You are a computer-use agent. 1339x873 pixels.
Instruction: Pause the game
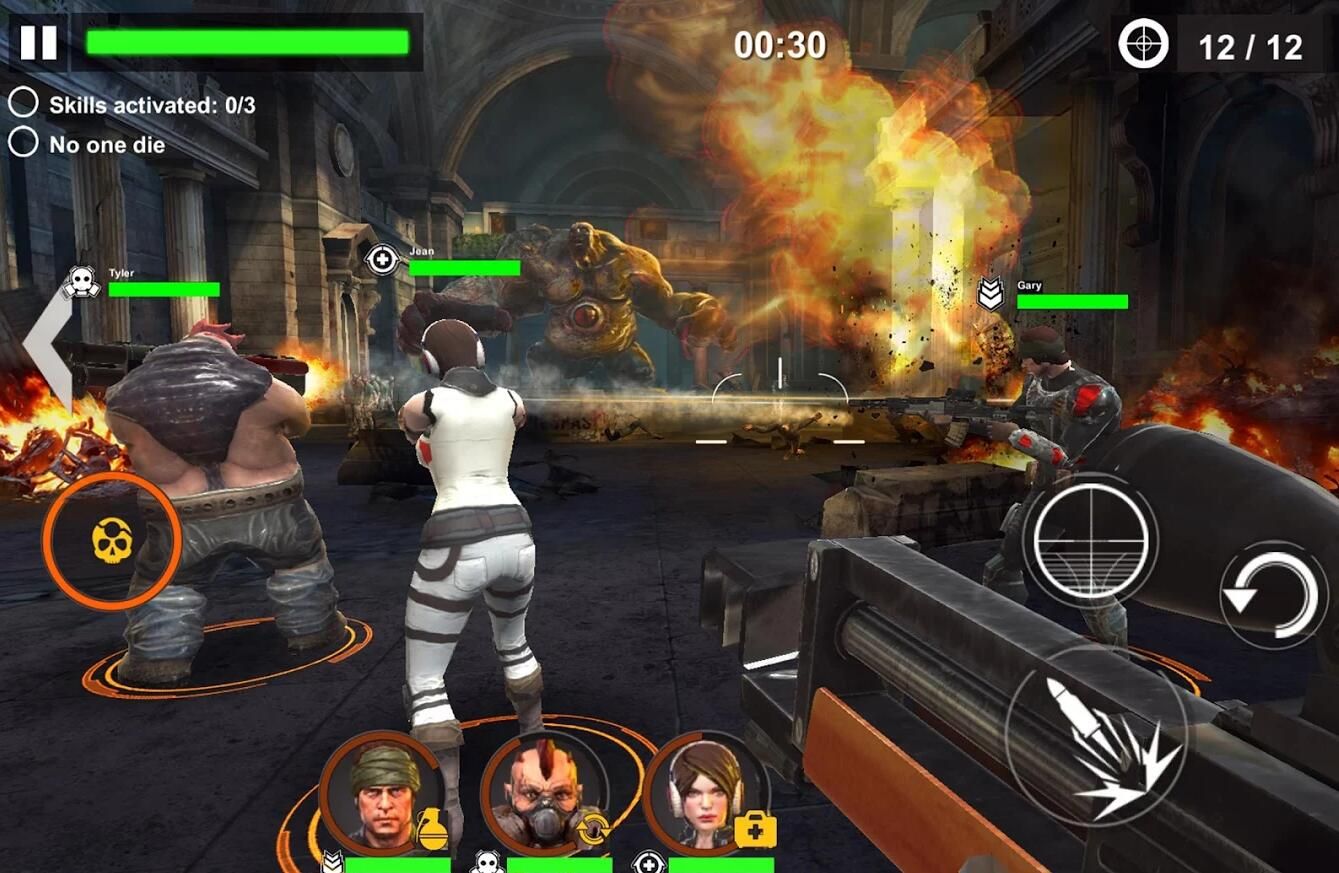click(39, 42)
